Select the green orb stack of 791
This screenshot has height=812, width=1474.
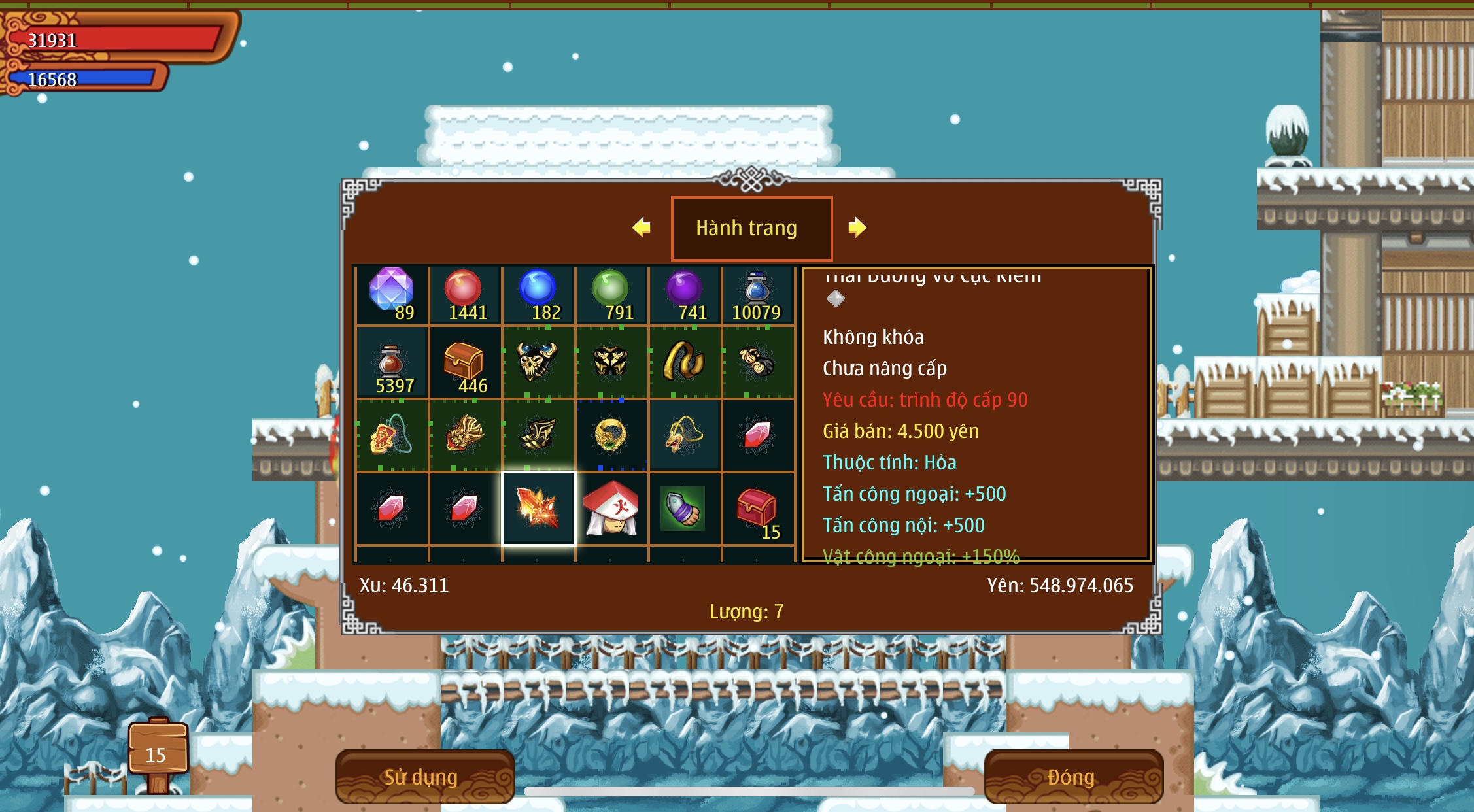click(611, 295)
